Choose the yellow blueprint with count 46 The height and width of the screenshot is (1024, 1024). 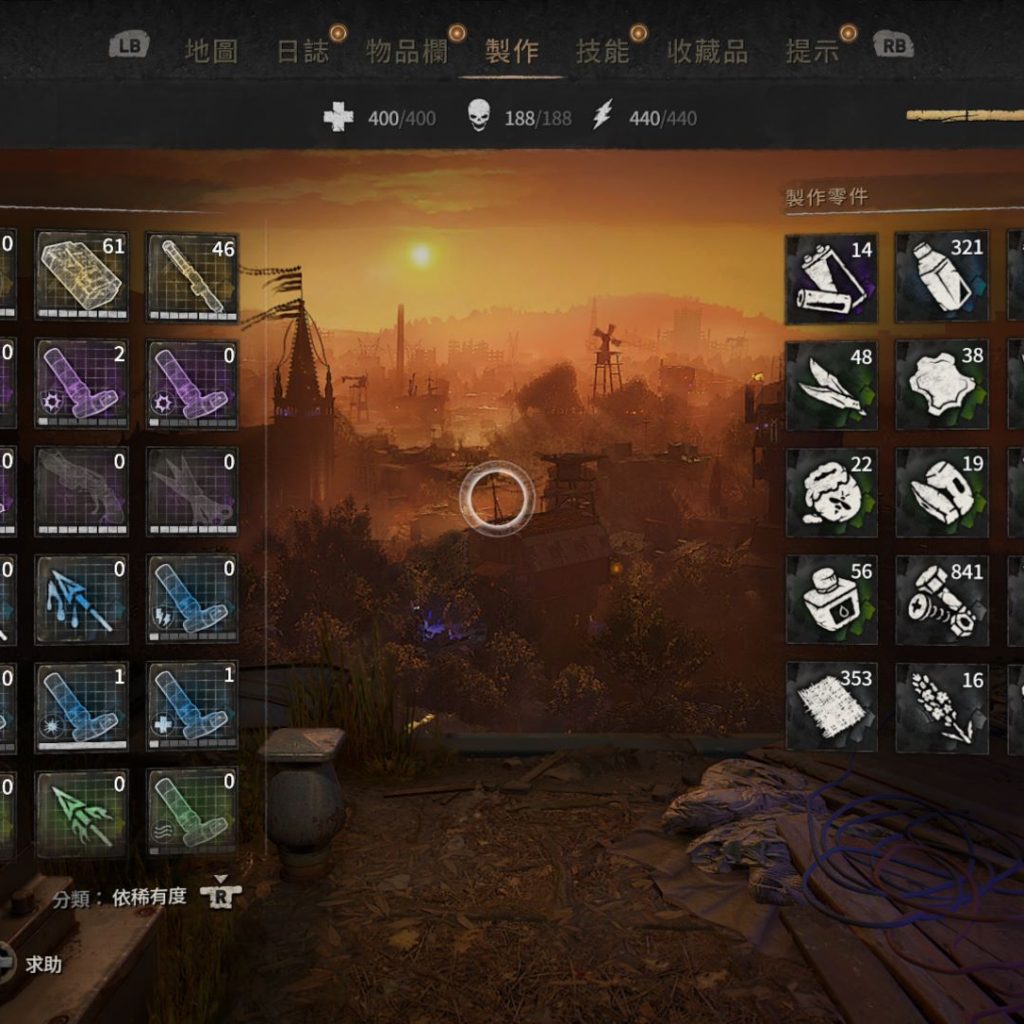pos(192,276)
